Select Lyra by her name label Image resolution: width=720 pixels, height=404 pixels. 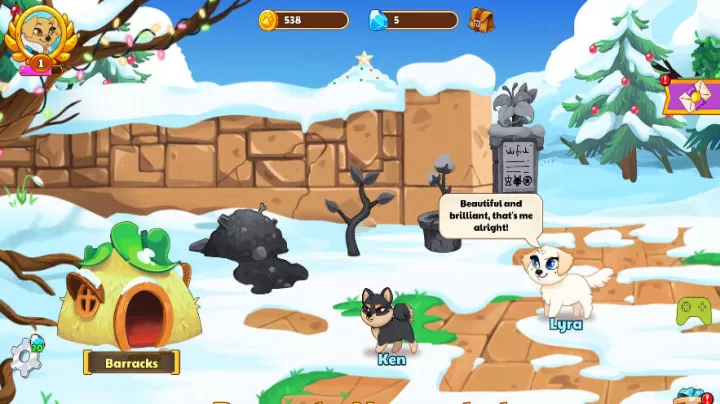[x=565, y=324]
